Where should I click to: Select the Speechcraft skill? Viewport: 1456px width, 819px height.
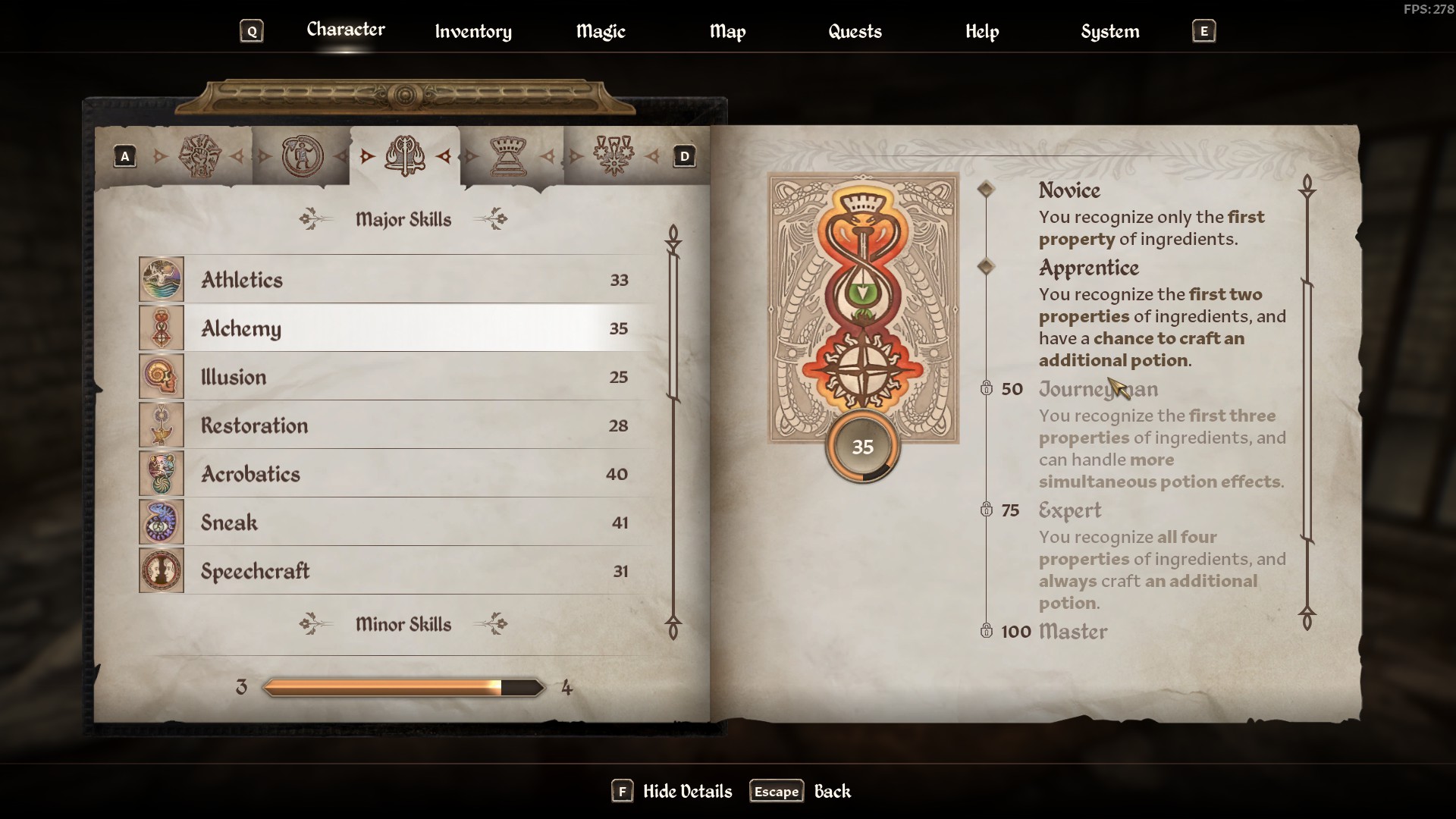click(394, 571)
